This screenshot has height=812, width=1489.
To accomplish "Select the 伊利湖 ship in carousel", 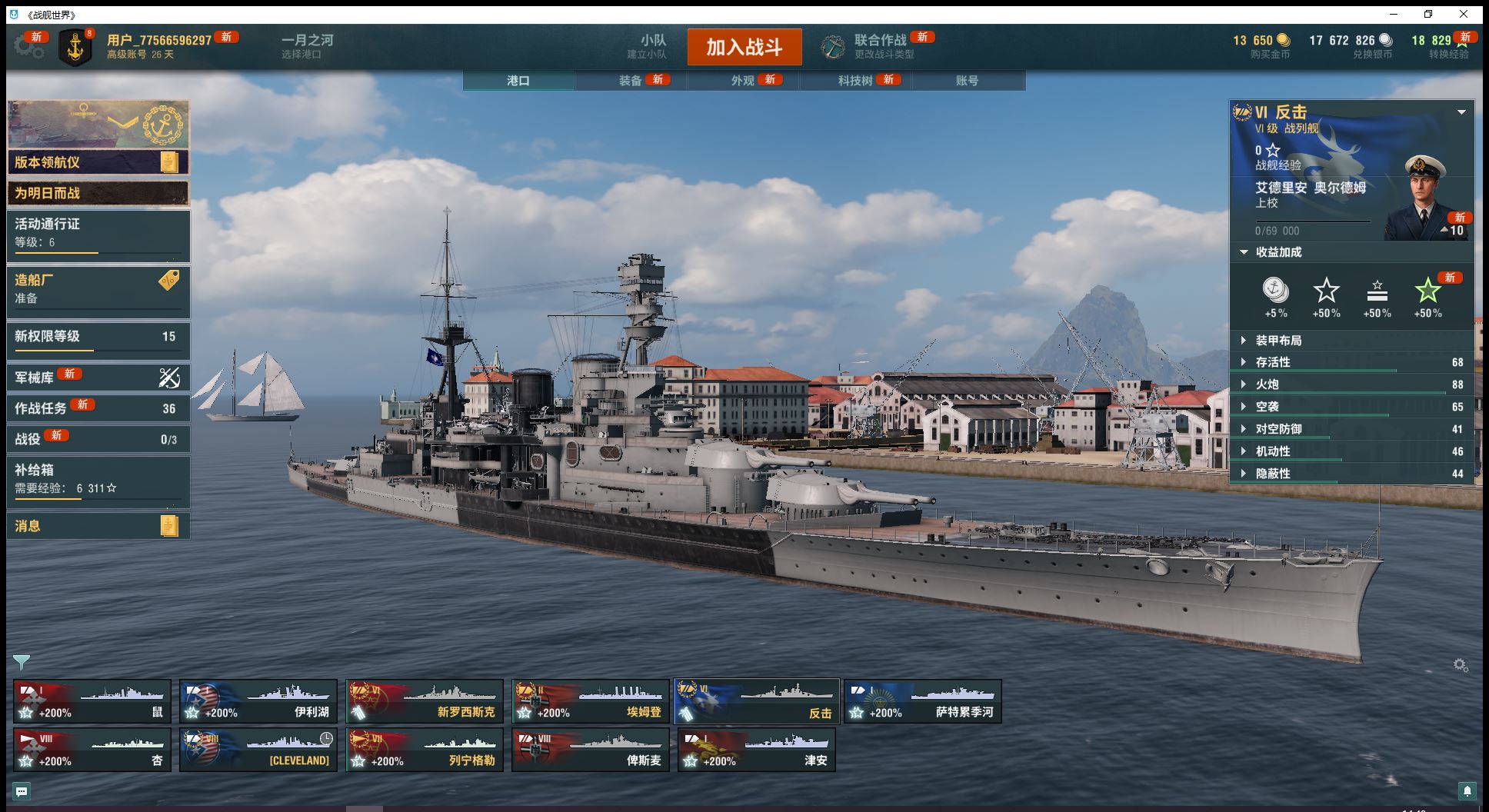I will 258,701.
